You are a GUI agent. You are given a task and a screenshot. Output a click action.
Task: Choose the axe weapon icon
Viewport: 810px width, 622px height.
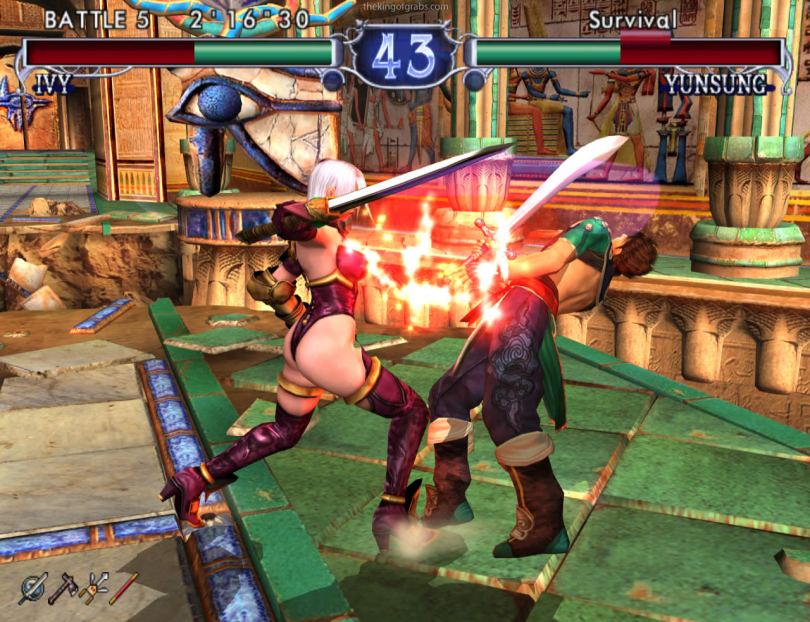63,588
